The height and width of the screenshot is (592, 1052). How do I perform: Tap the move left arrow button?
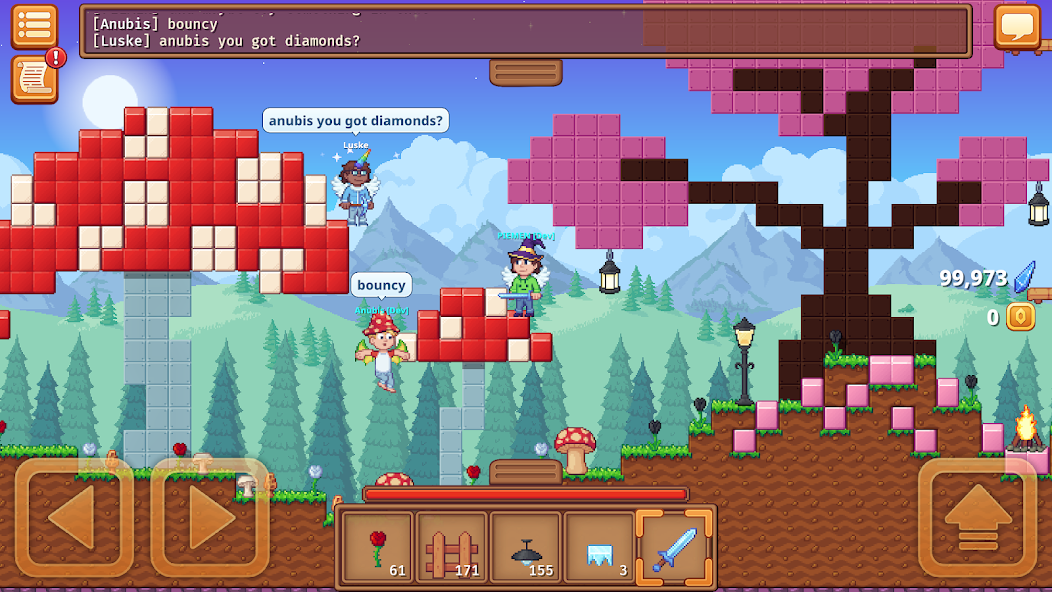(x=74, y=517)
